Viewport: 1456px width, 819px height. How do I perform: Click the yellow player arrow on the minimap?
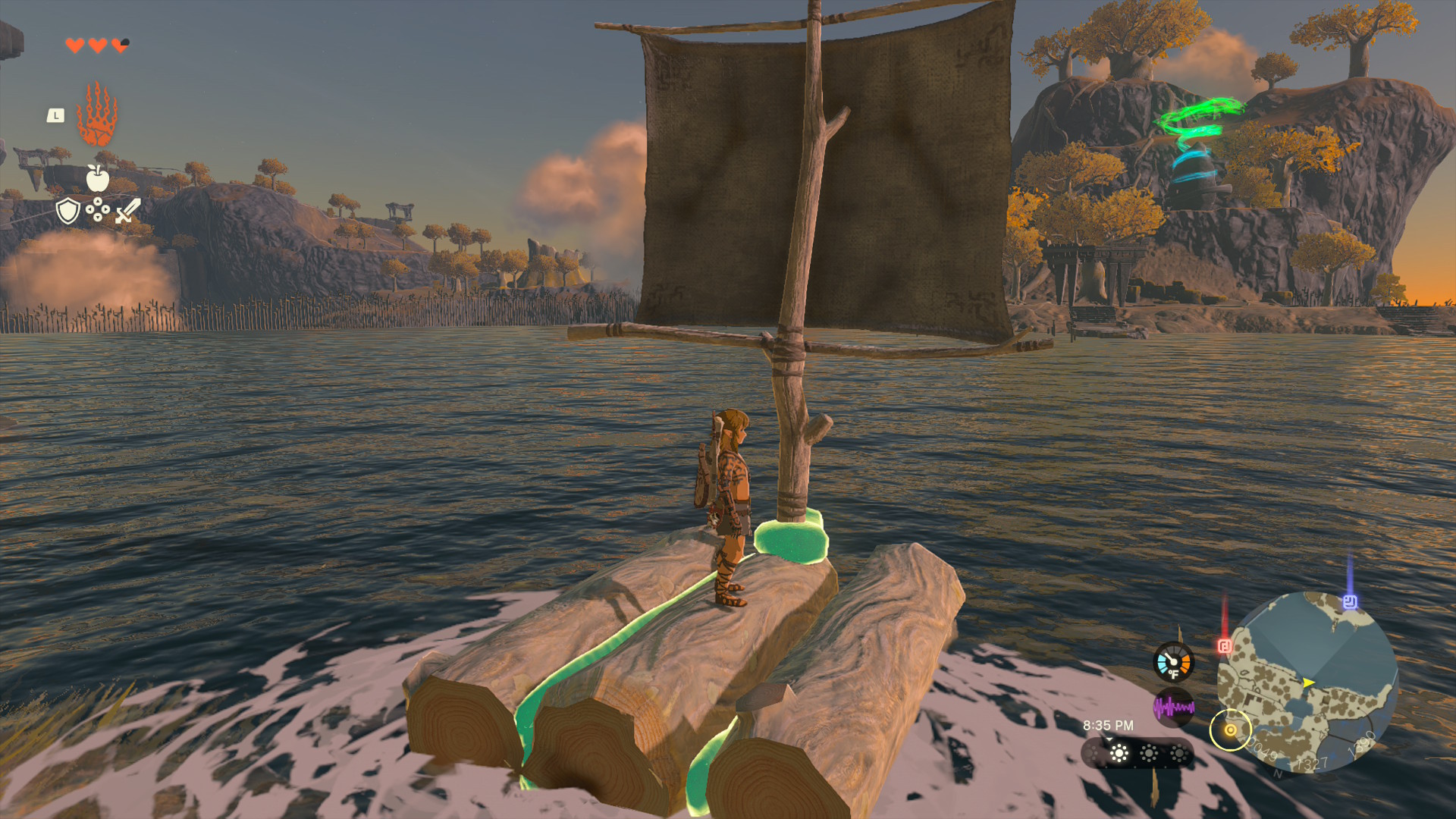point(1308,682)
